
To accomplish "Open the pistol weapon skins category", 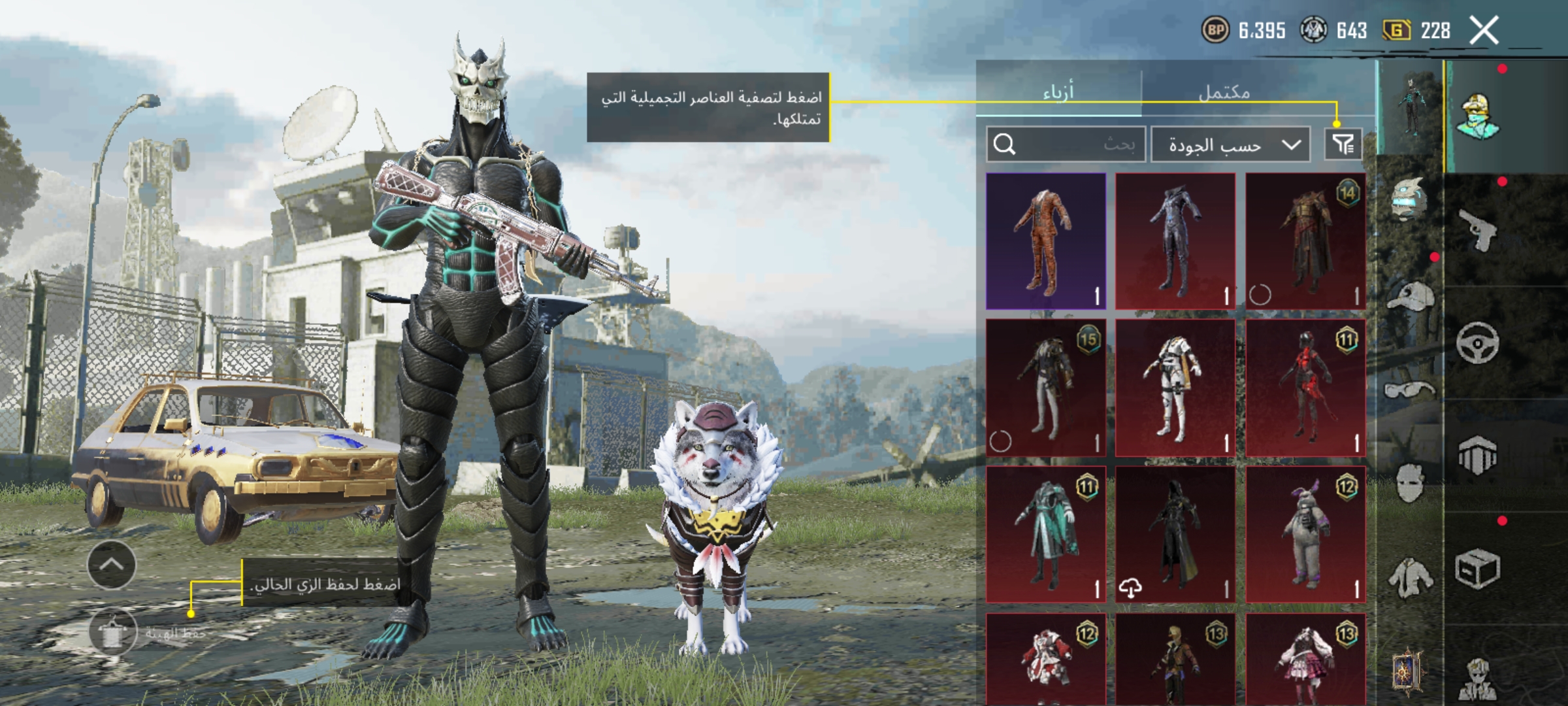I will pos(1478,229).
